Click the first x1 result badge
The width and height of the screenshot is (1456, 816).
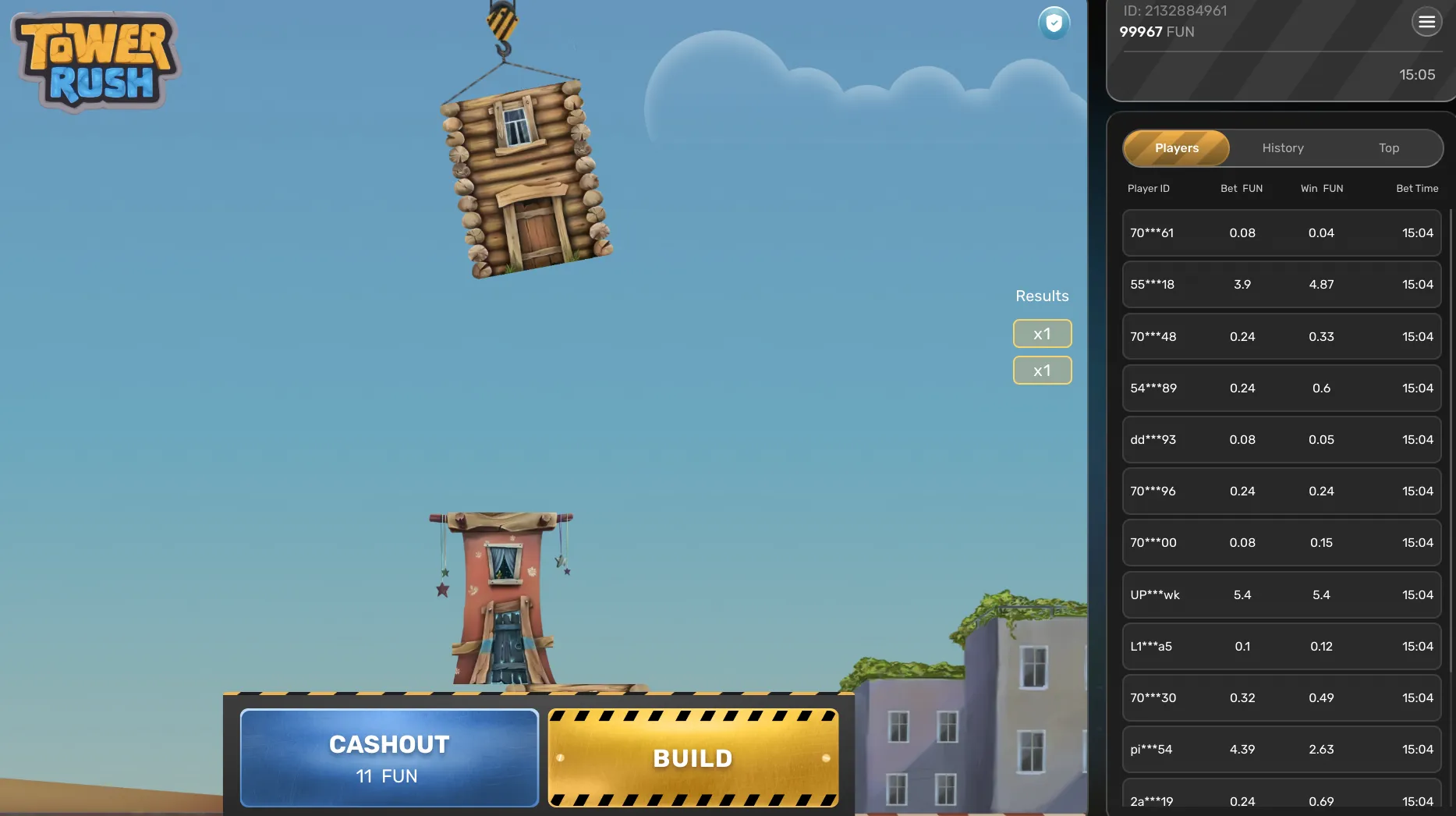coord(1042,333)
